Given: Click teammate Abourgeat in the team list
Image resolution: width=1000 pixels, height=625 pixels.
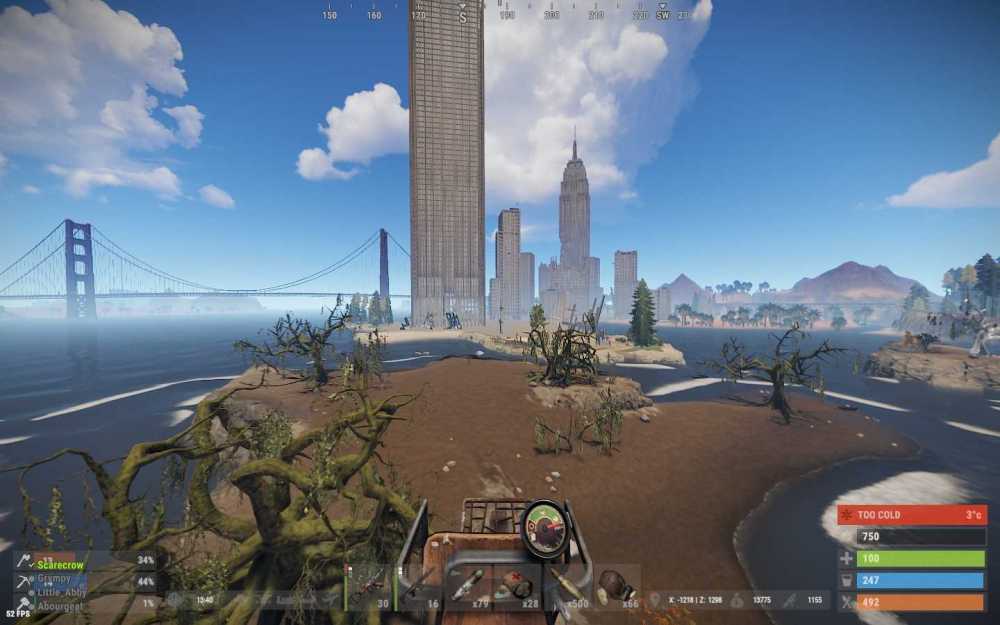Looking at the screenshot, I should [62, 604].
